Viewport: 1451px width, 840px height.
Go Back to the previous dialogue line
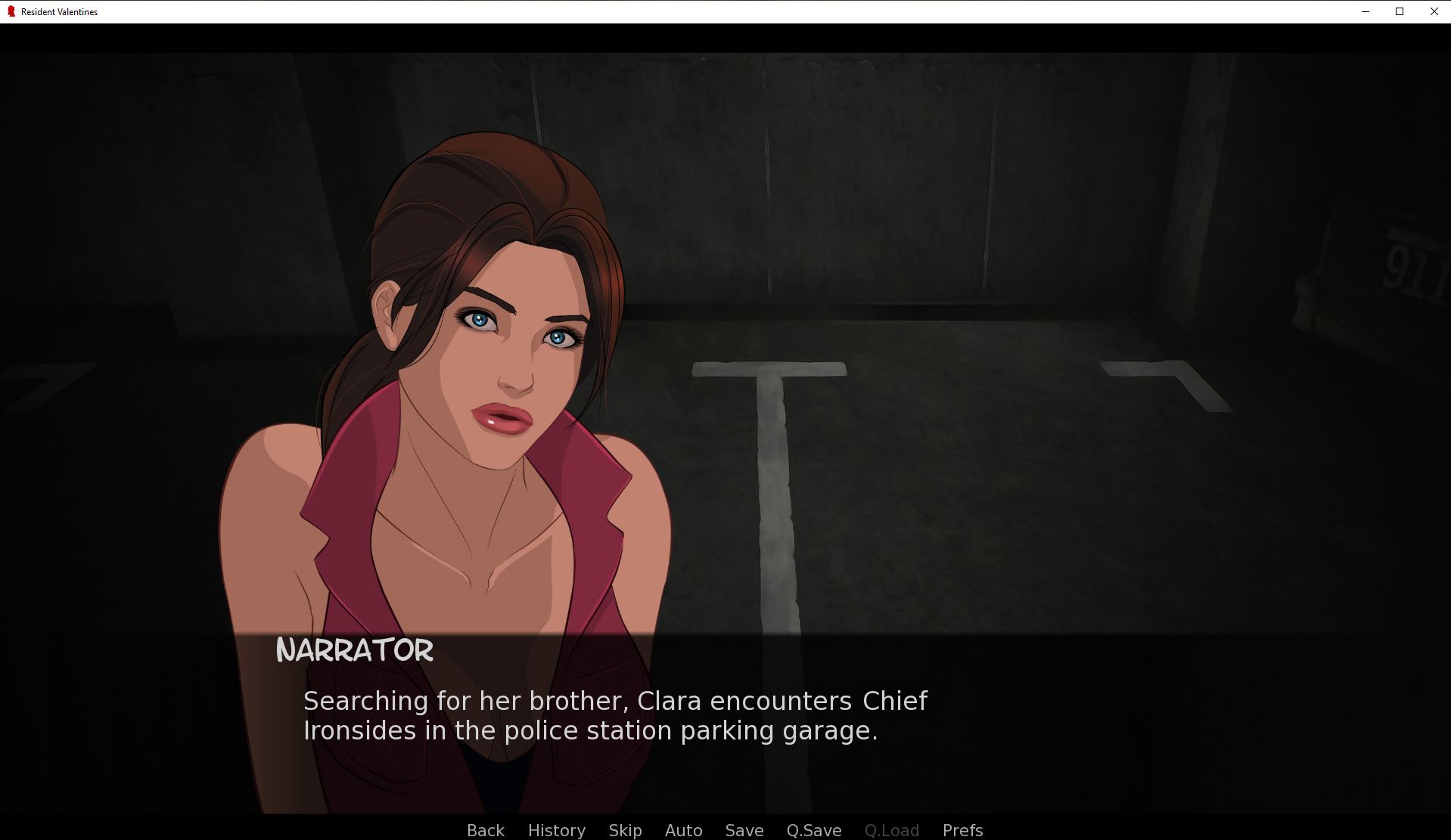click(x=485, y=830)
